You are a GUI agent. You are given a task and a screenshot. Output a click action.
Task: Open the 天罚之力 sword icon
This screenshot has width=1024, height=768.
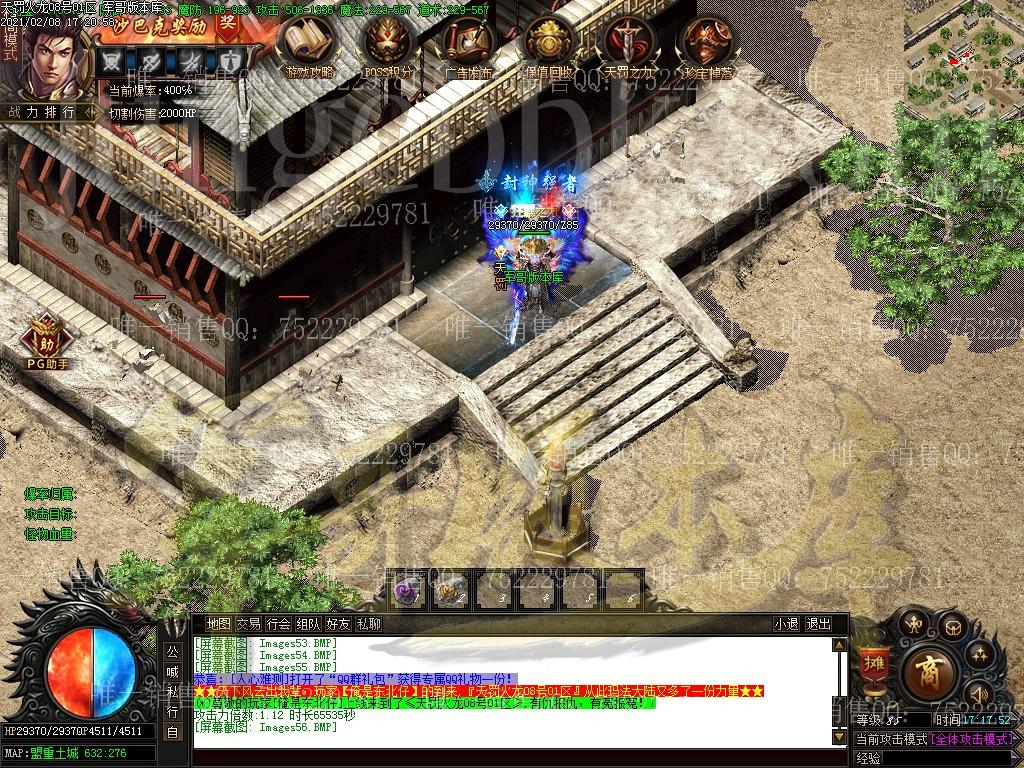(629, 45)
